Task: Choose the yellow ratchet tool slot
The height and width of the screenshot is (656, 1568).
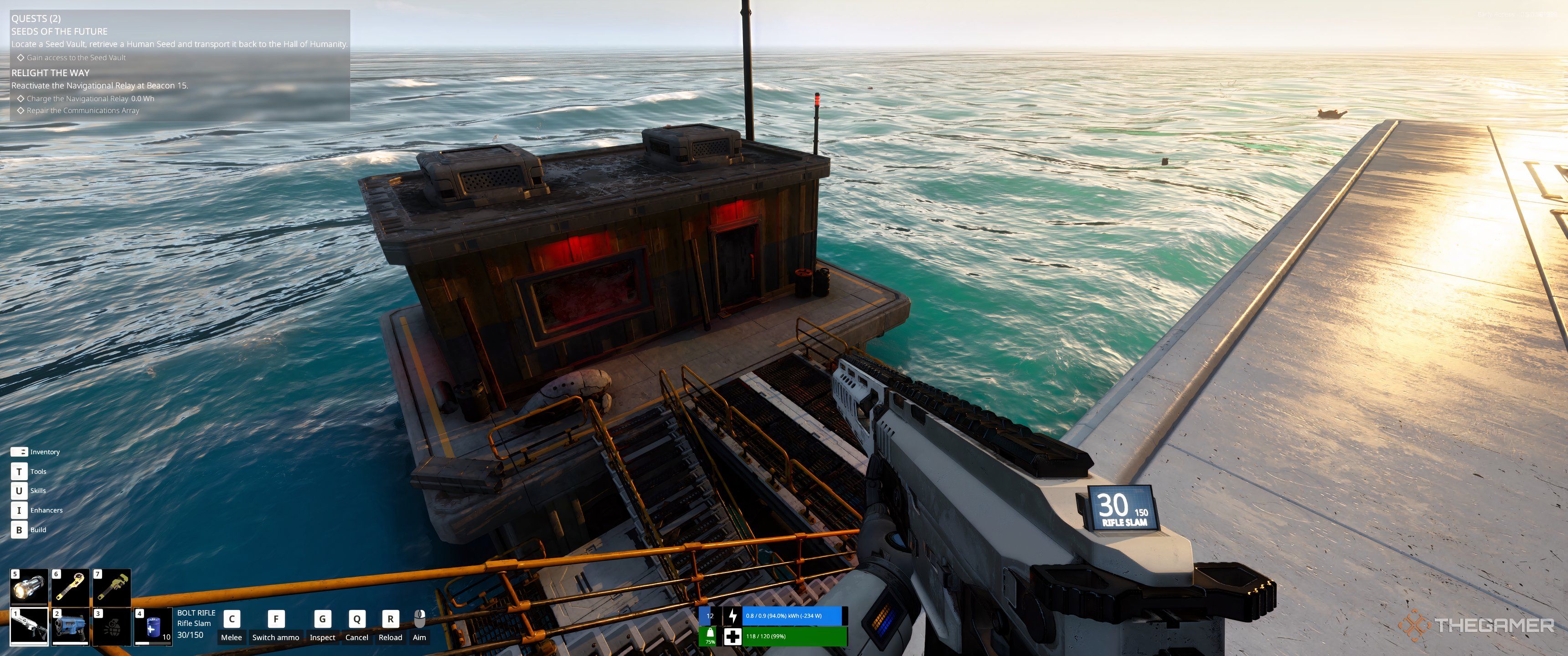Action: [x=71, y=587]
